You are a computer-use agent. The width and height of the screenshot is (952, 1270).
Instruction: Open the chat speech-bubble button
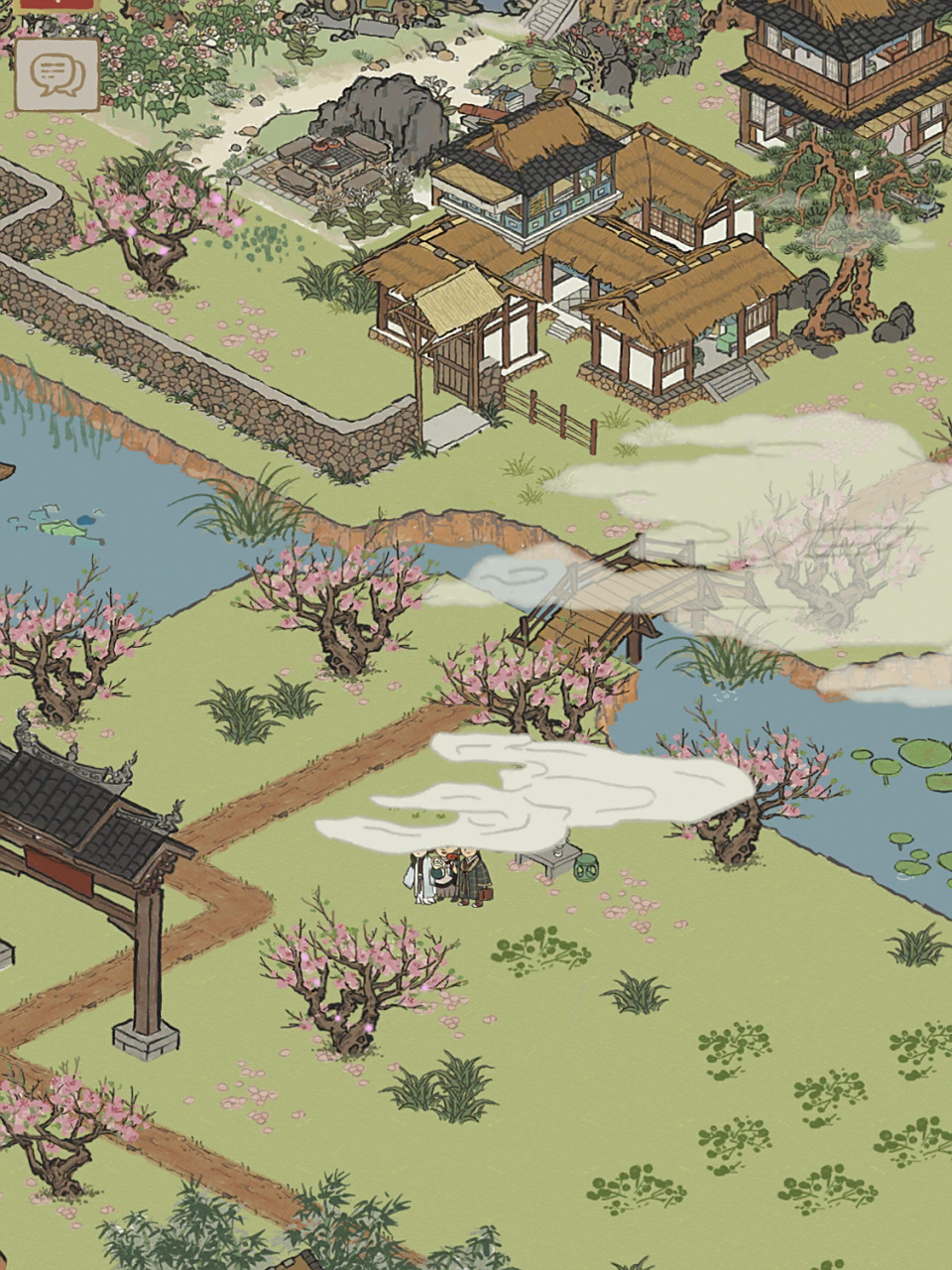click(57, 74)
